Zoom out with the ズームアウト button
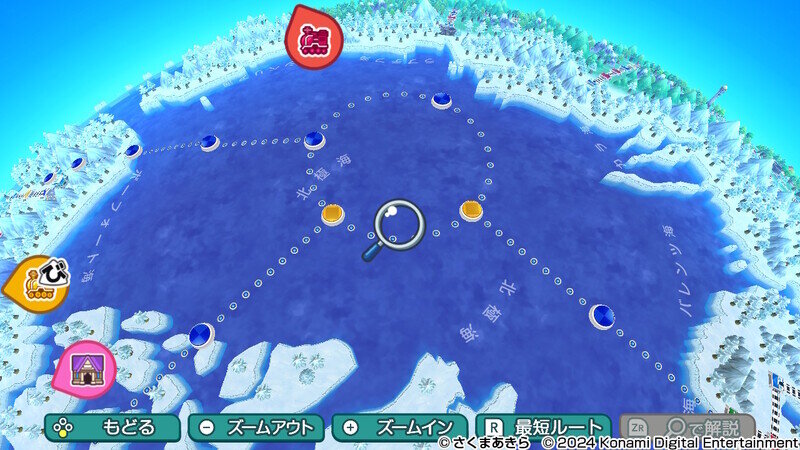 pos(256,427)
